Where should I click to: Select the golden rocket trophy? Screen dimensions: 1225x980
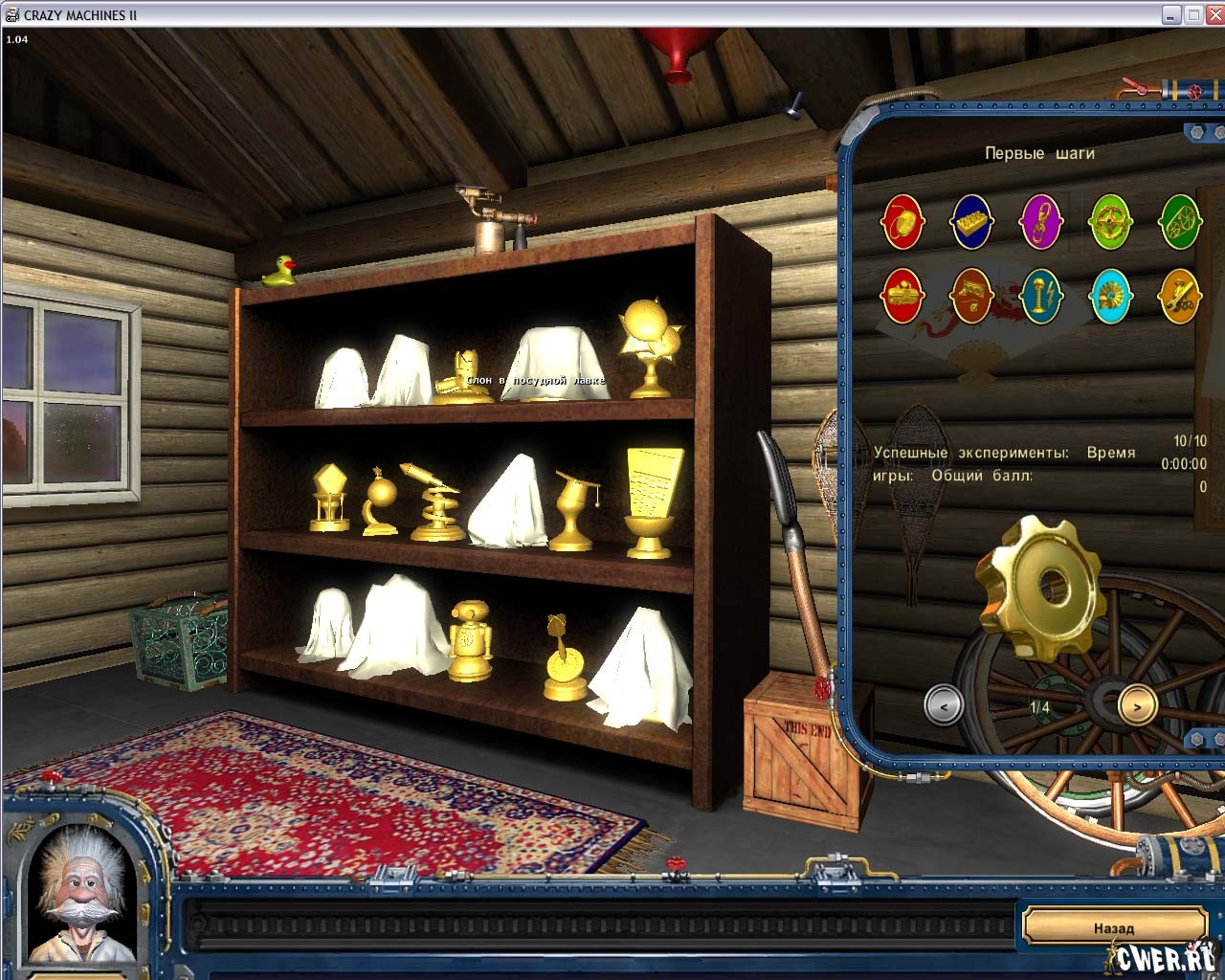coord(434,501)
